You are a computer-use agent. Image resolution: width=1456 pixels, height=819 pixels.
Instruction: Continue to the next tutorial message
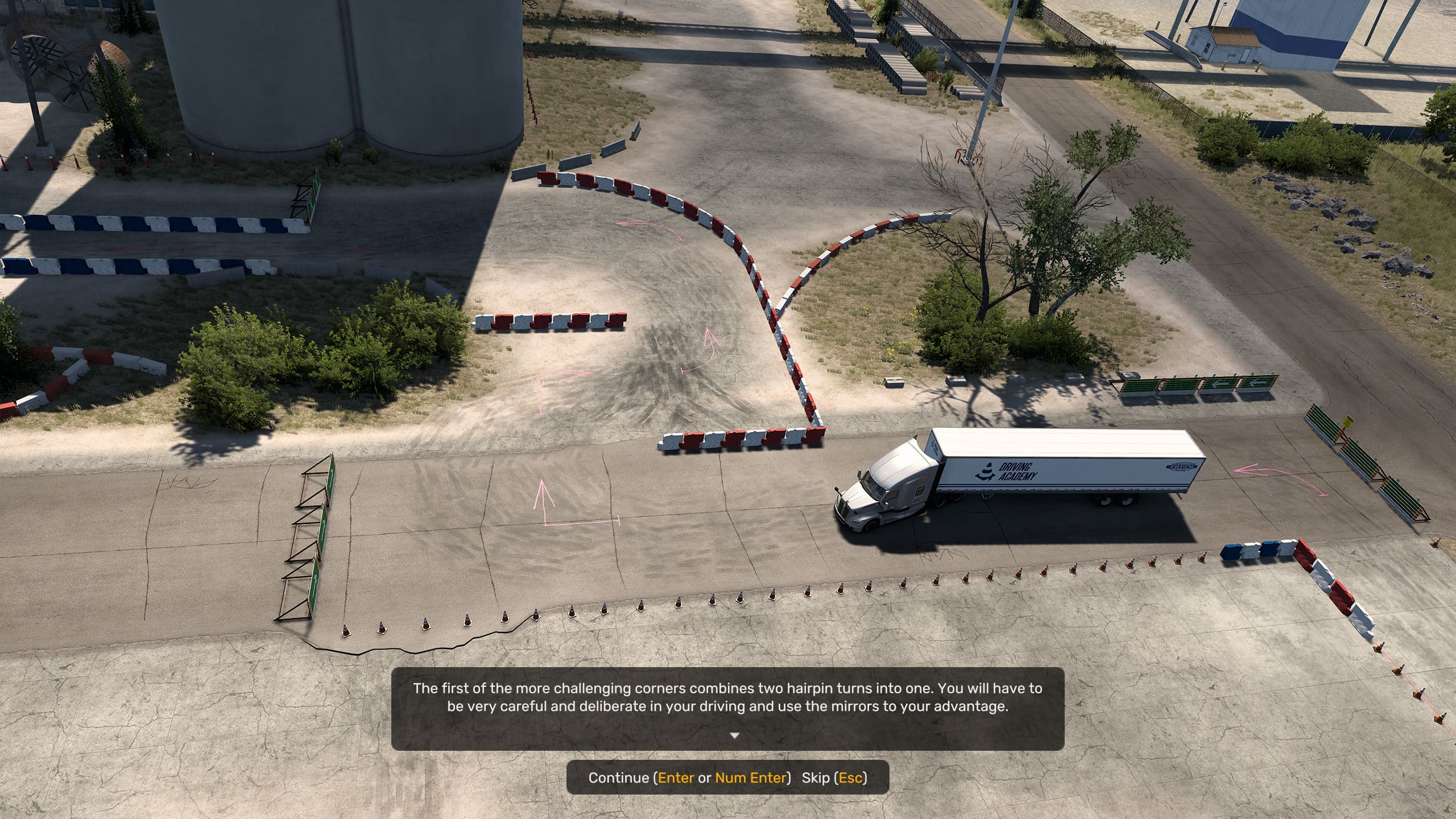pyautogui.click(x=689, y=777)
